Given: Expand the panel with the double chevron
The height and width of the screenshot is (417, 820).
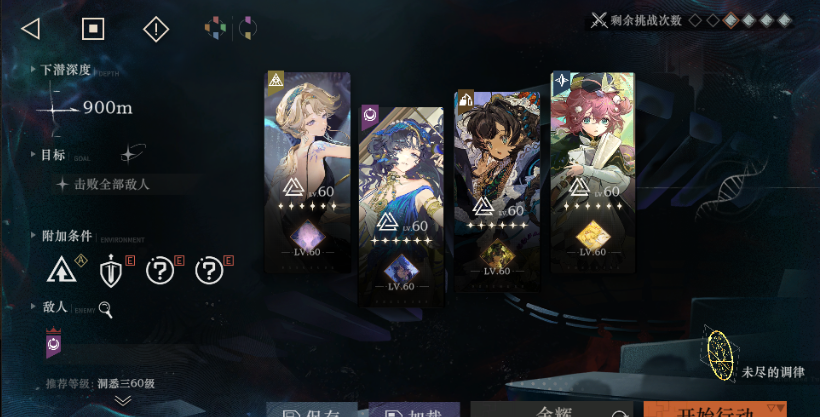Looking at the screenshot, I should [123, 400].
